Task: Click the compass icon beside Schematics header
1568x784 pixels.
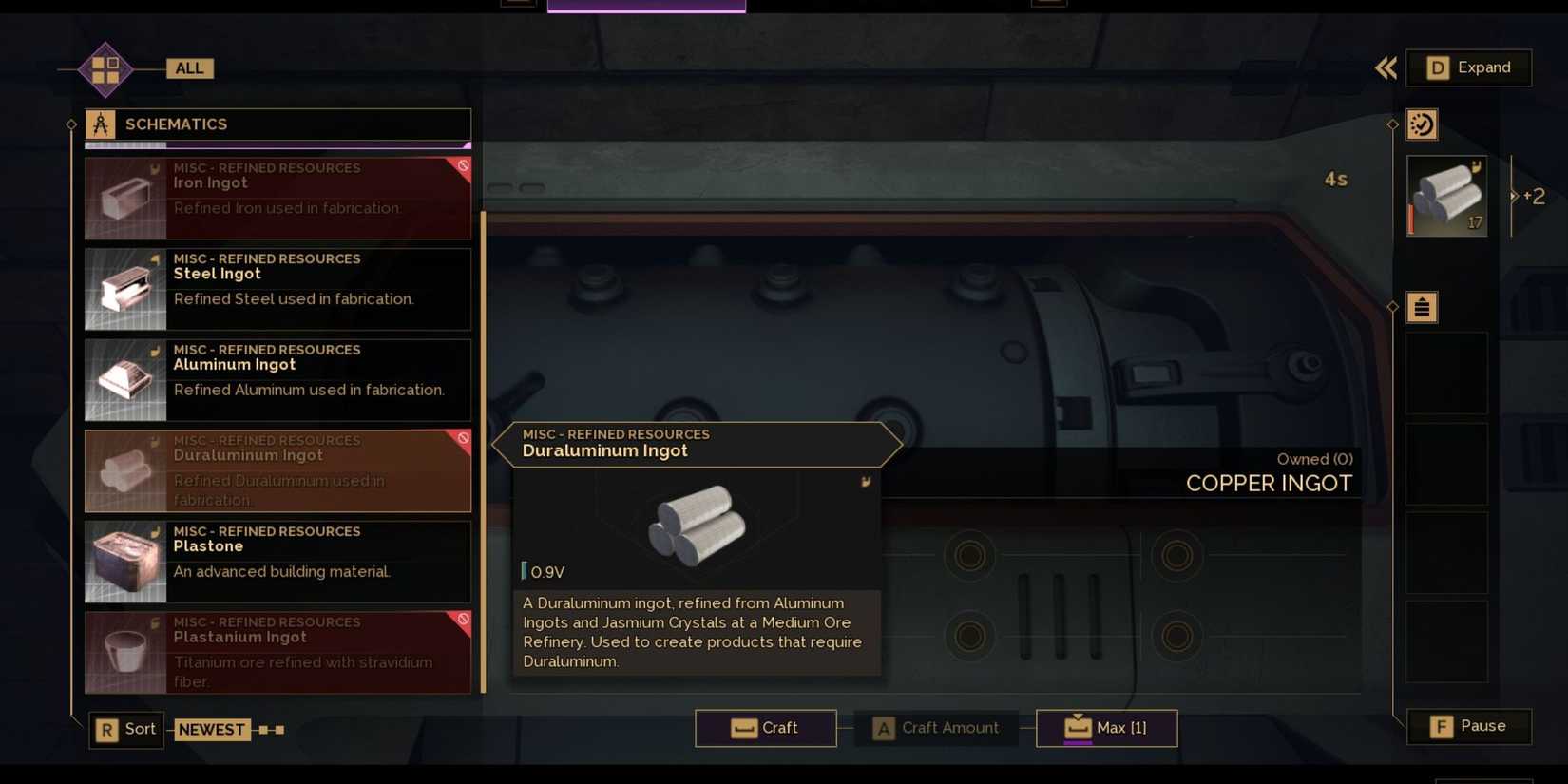Action: click(x=99, y=123)
